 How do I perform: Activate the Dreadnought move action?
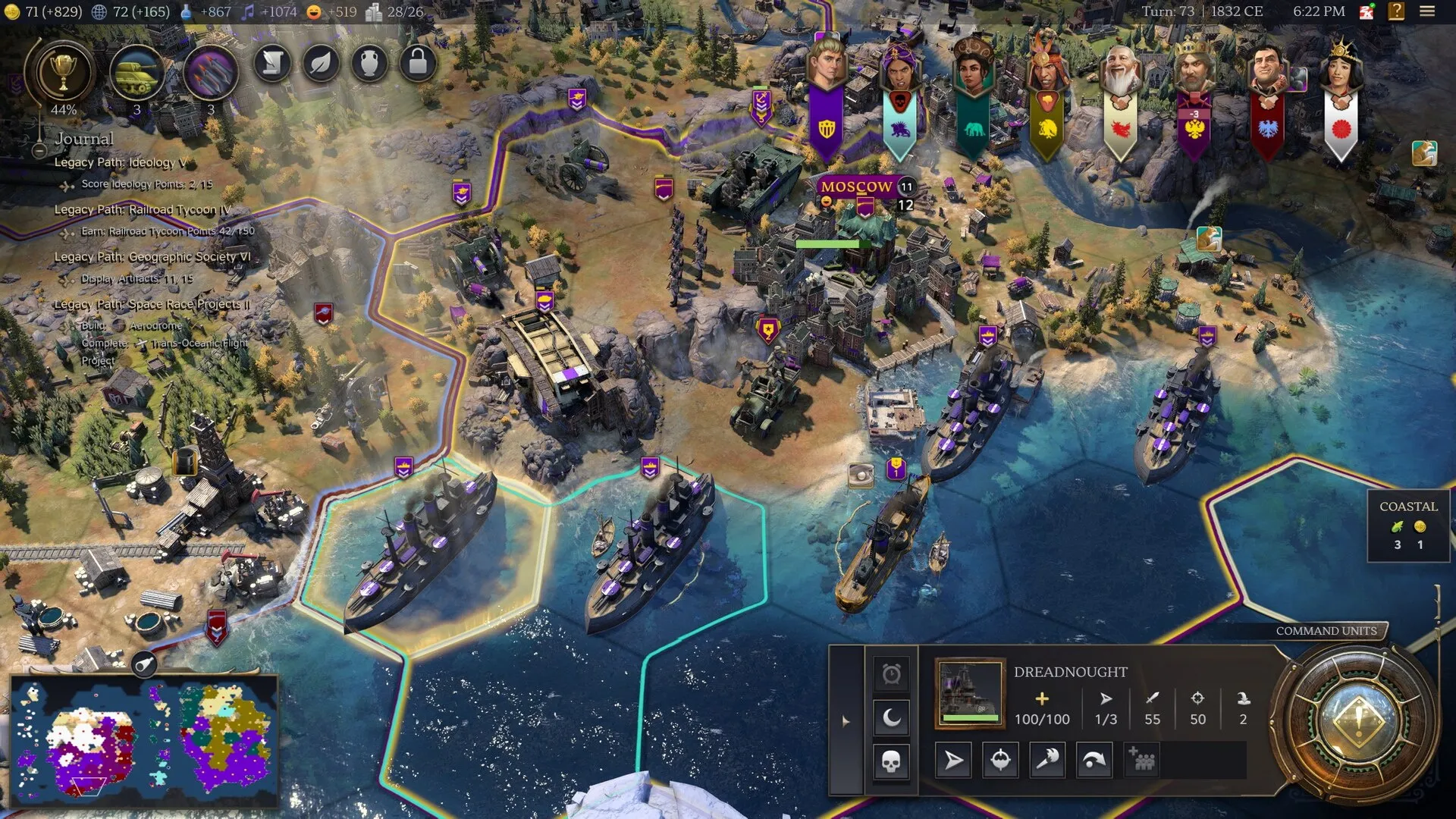[x=953, y=760]
